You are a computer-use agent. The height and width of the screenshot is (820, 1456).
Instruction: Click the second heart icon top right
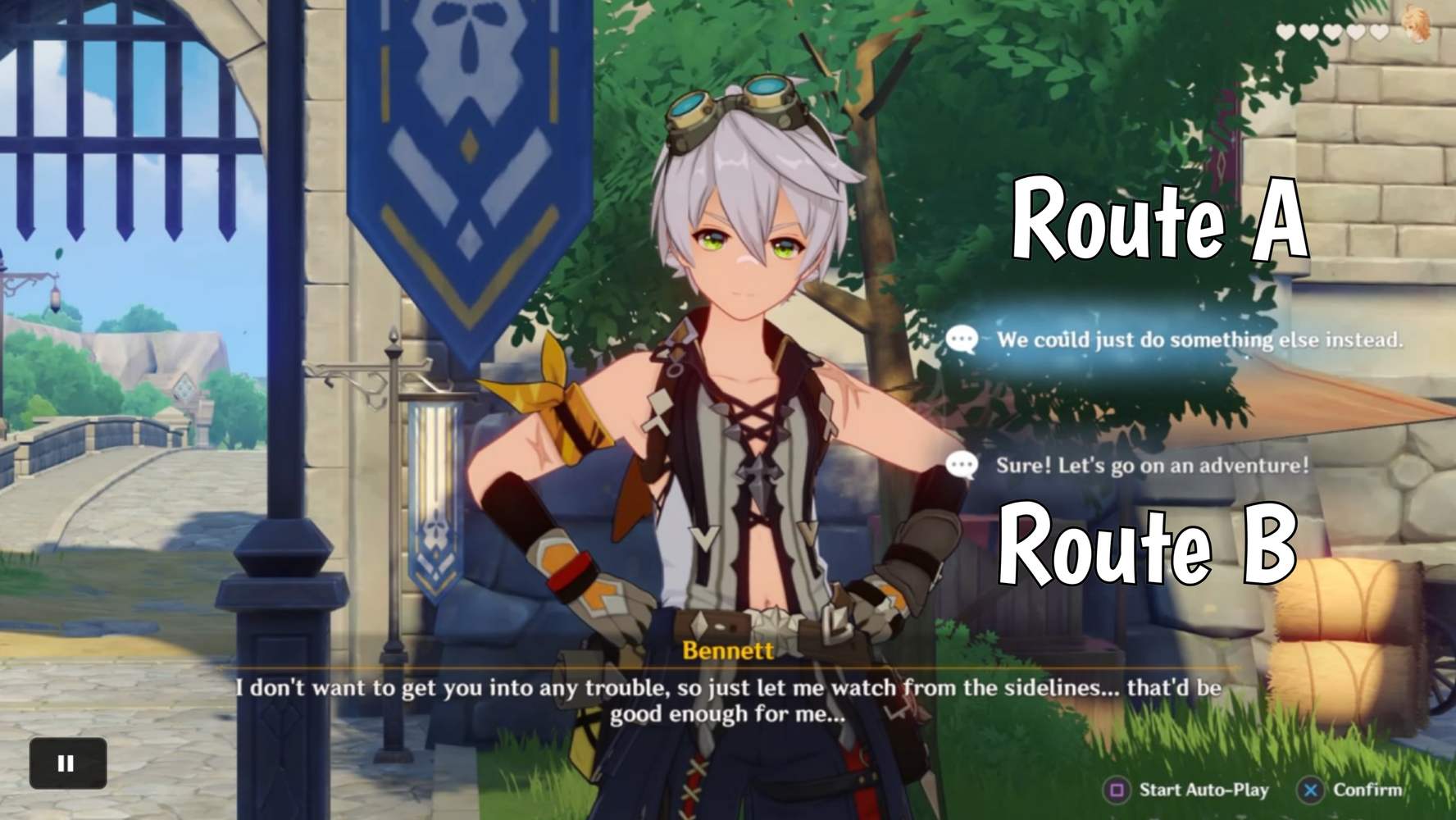click(1308, 31)
